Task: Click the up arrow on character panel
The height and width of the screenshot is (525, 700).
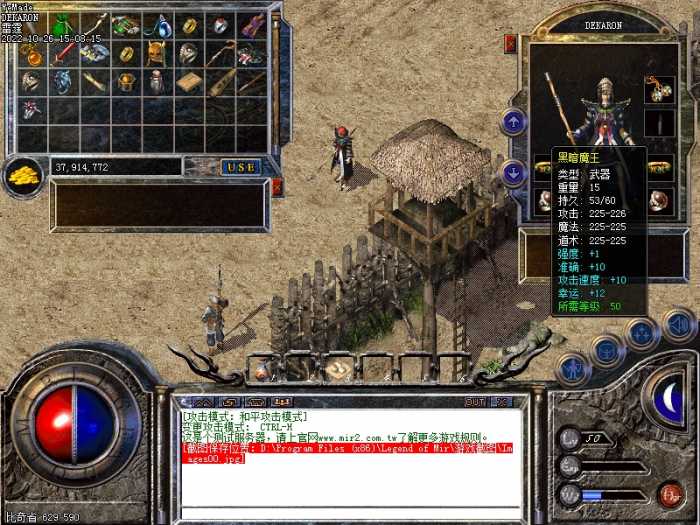Action: (x=514, y=123)
